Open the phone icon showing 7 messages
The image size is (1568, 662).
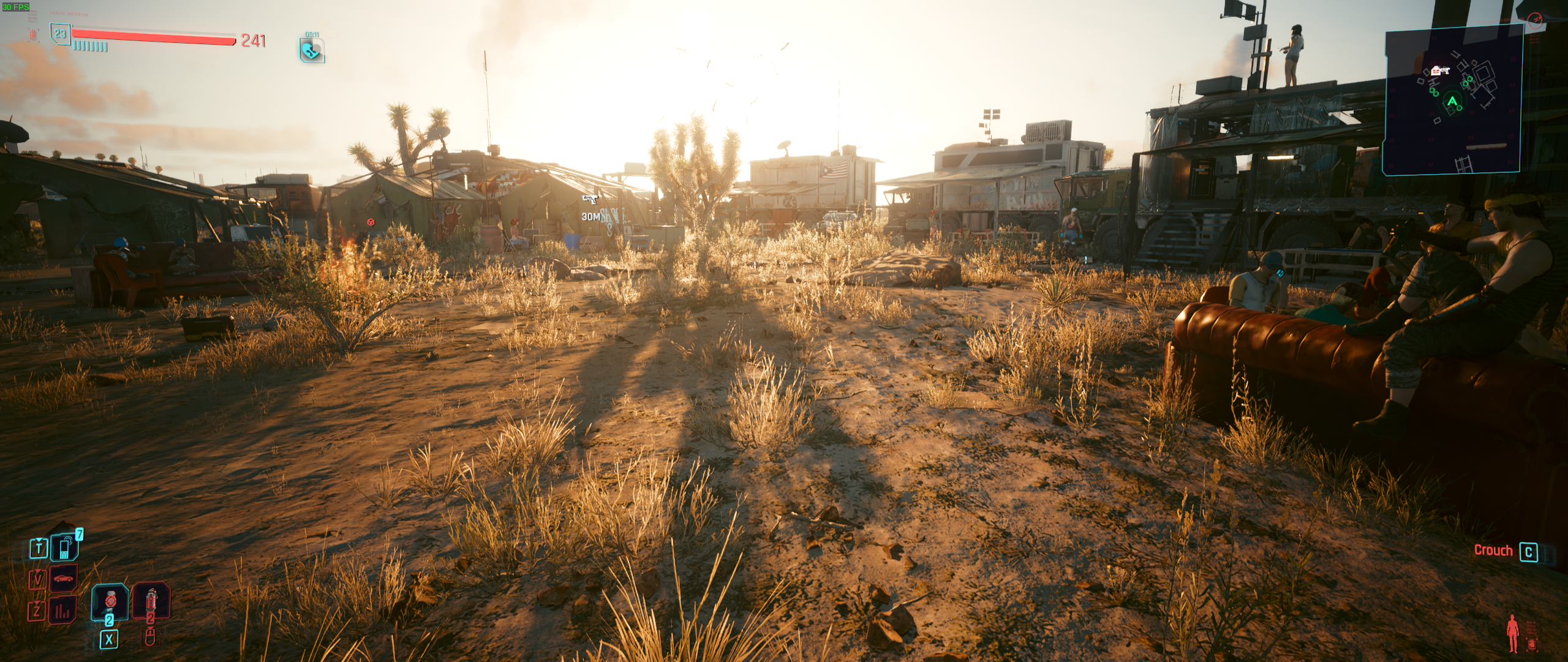pos(64,548)
